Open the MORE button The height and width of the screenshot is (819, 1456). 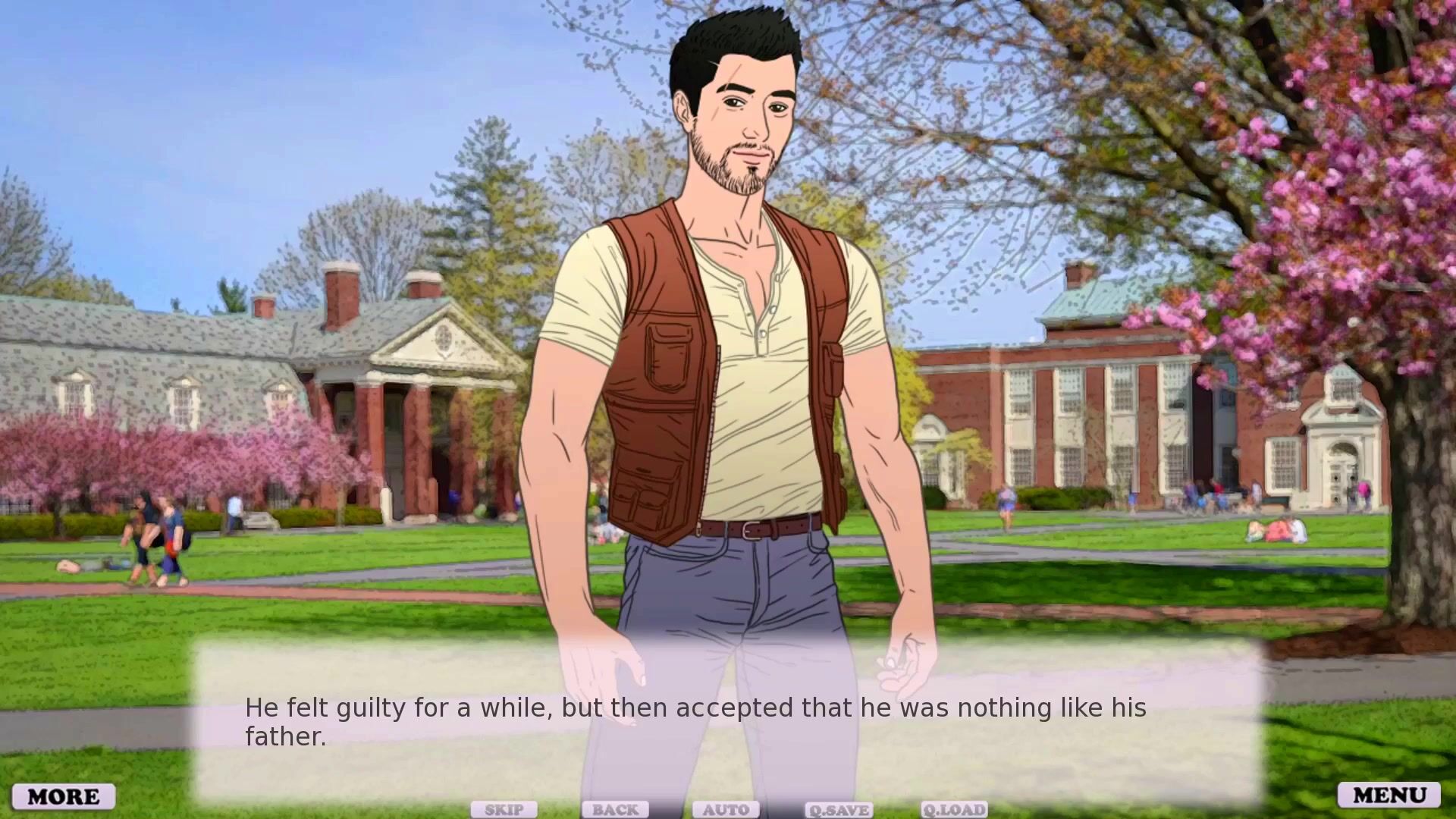click(64, 796)
